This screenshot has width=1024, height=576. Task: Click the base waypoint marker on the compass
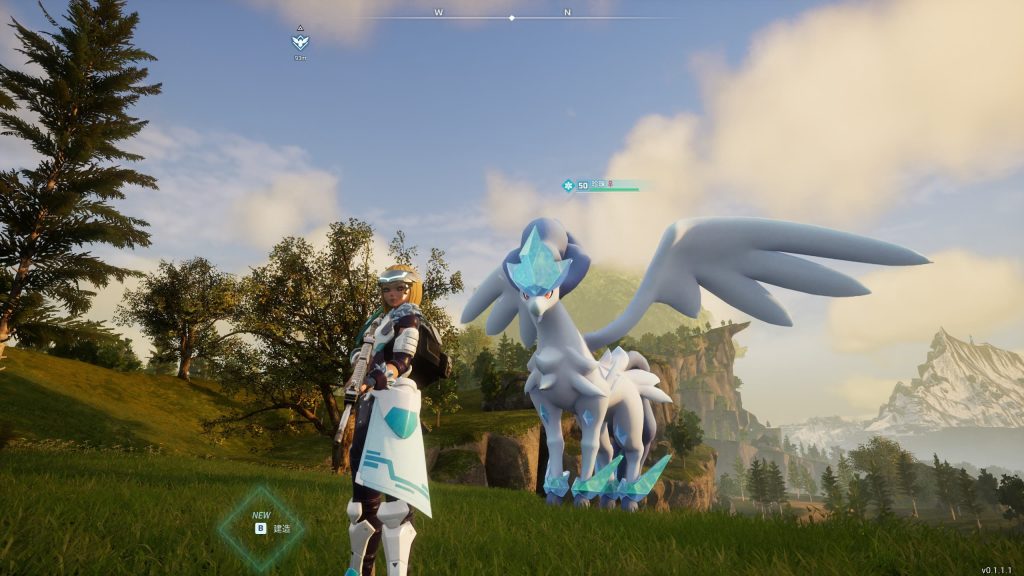[x=300, y=42]
